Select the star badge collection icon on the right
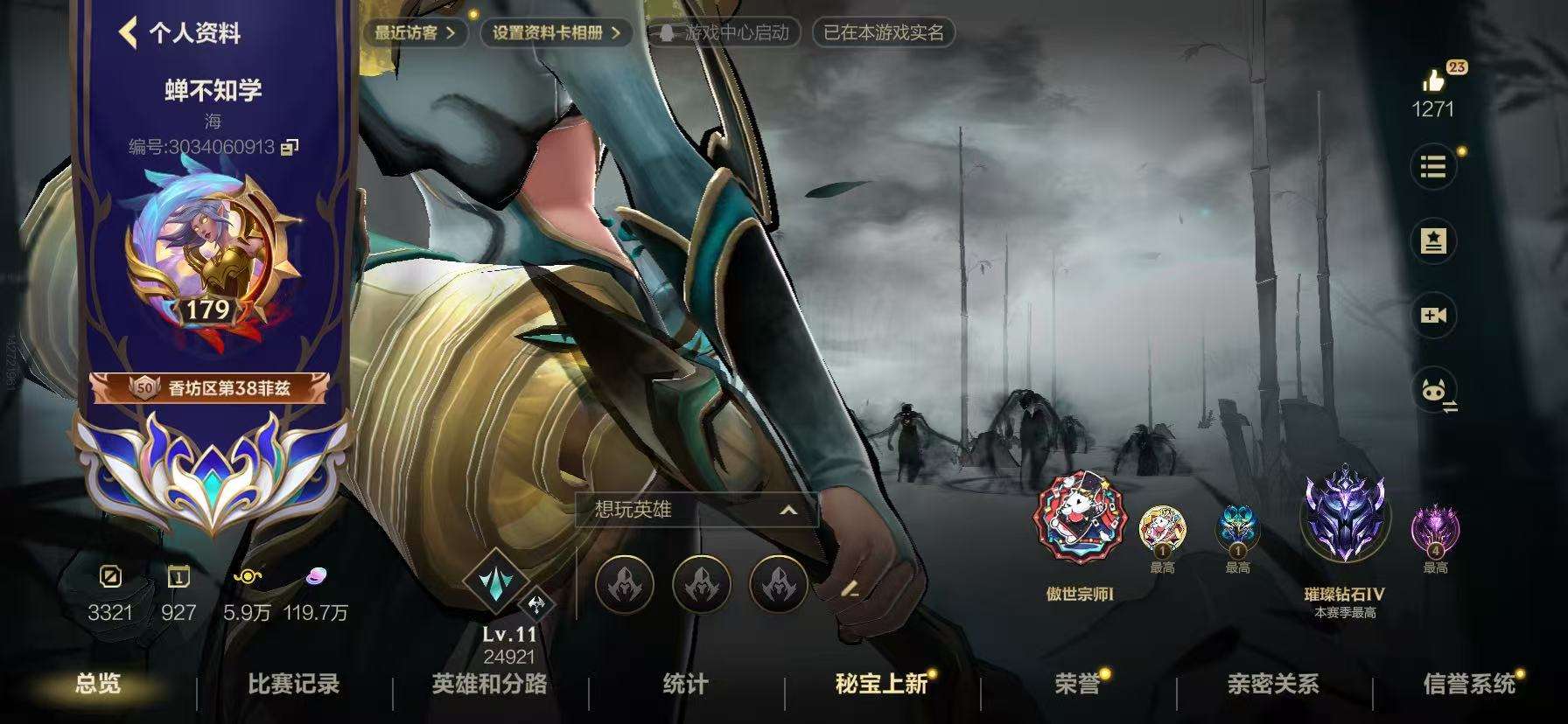1568x724 pixels. (x=1432, y=241)
